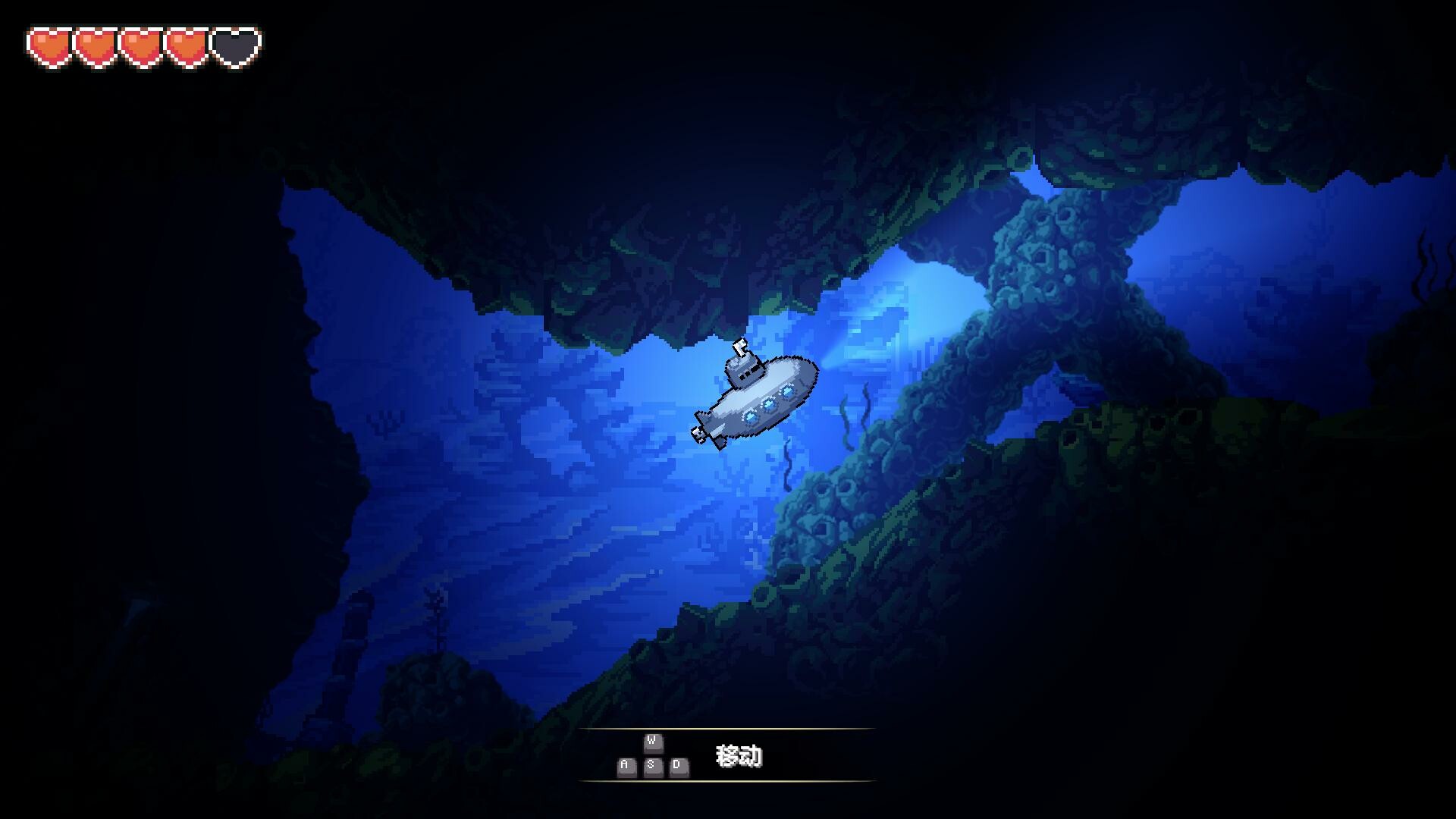The width and height of the screenshot is (1456, 819).
Task: Click the middle porthole on the submarine
Action: 768,403
